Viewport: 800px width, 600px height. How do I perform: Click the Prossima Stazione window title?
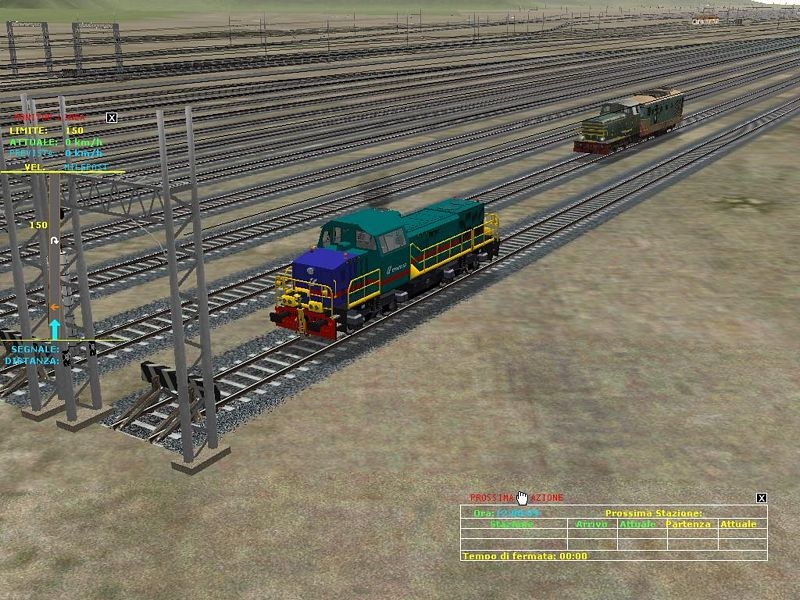(516, 497)
